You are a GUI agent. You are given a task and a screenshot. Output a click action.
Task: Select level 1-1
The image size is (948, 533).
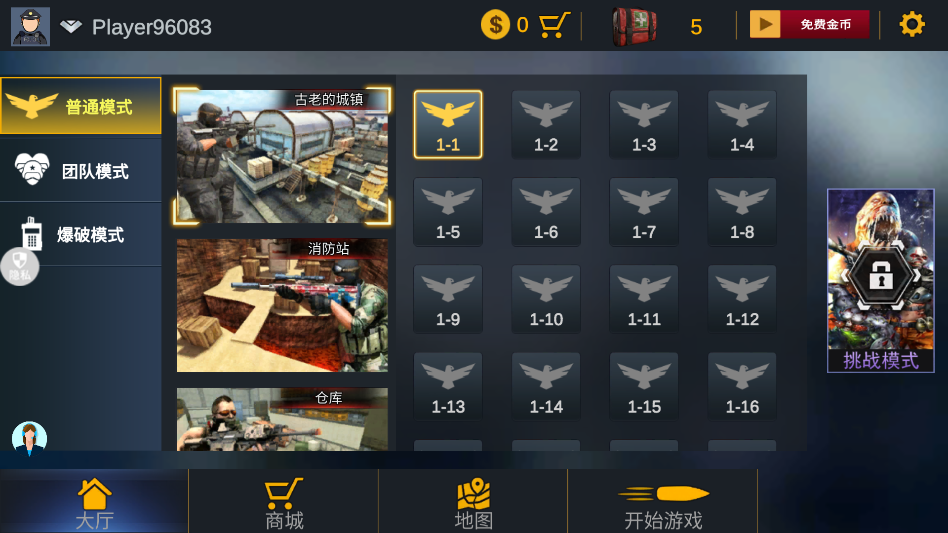point(448,124)
